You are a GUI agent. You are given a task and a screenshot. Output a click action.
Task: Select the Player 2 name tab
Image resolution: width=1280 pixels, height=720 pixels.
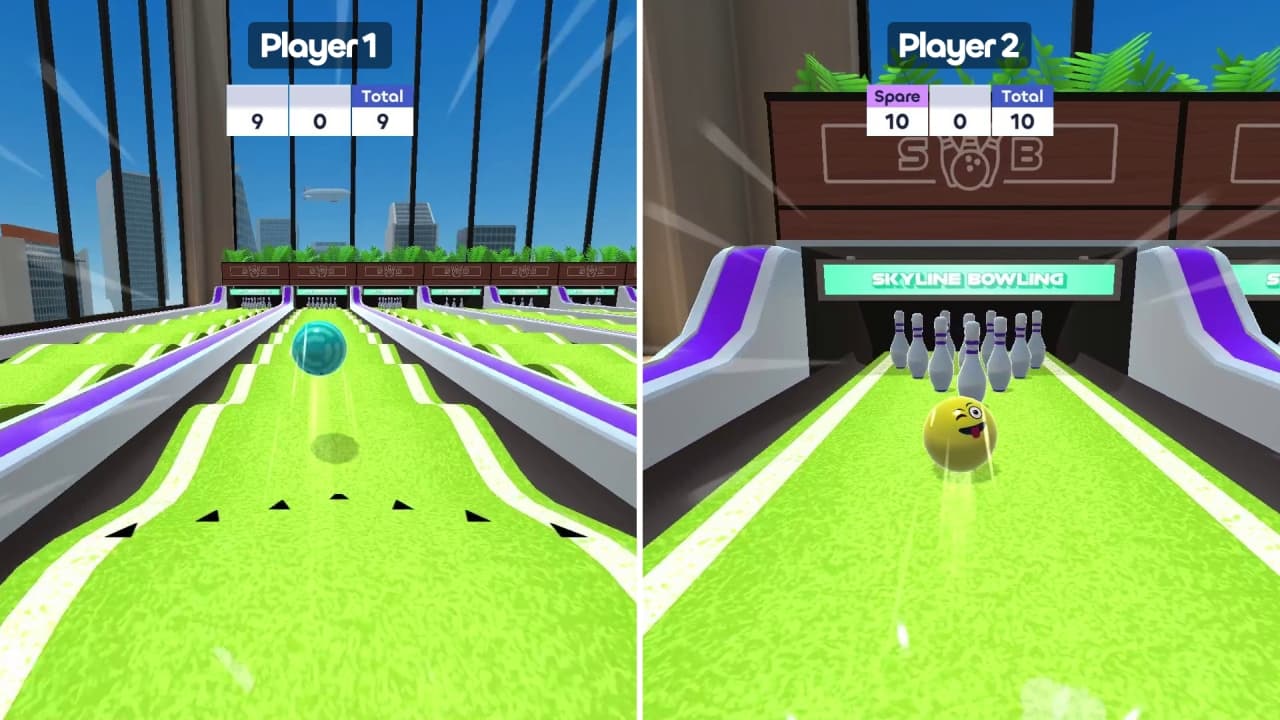point(960,45)
